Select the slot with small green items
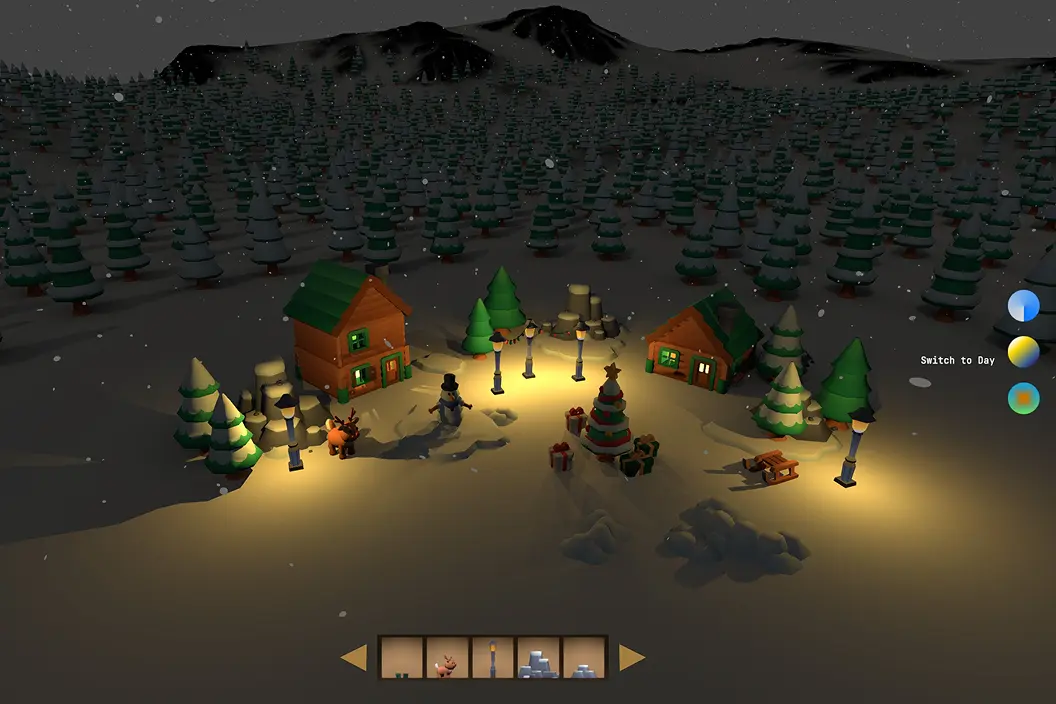 (x=402, y=658)
